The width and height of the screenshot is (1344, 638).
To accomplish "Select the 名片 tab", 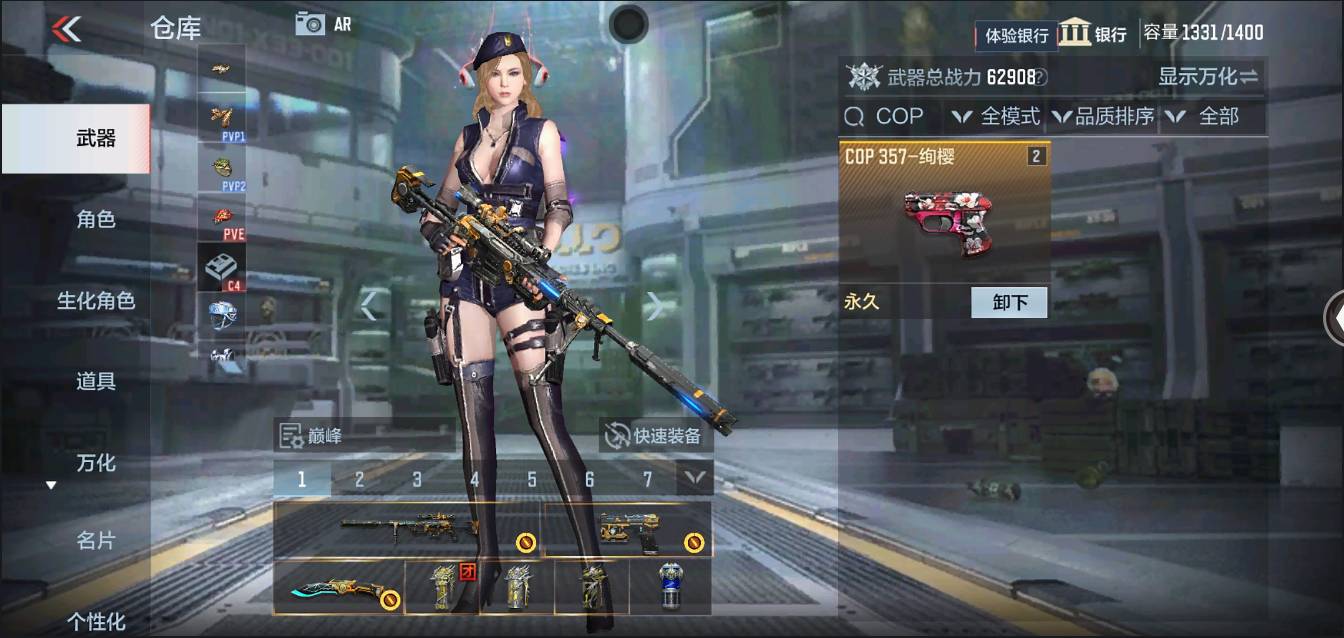I will pos(96,541).
